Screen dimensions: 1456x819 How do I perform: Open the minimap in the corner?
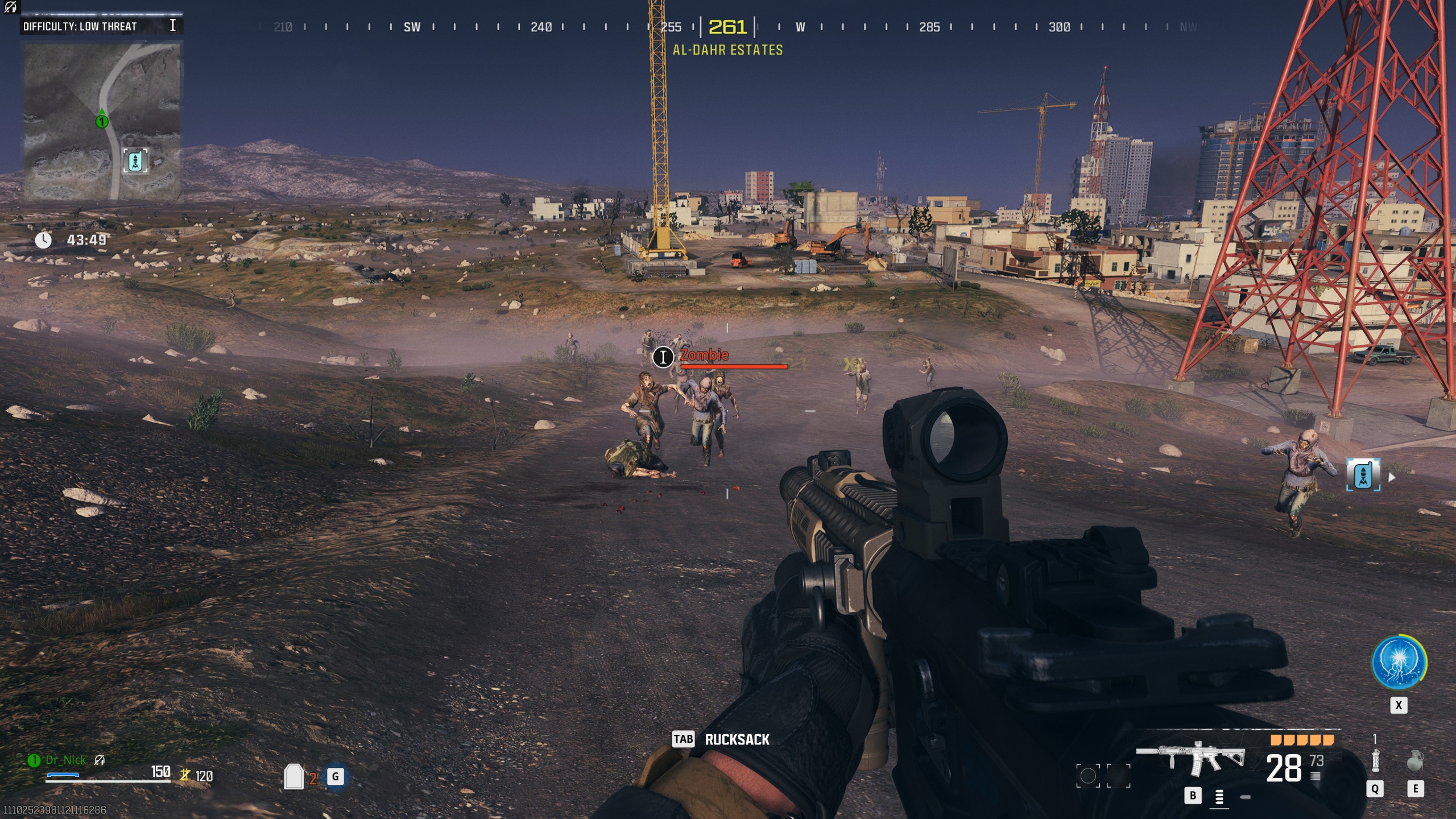coord(102,122)
